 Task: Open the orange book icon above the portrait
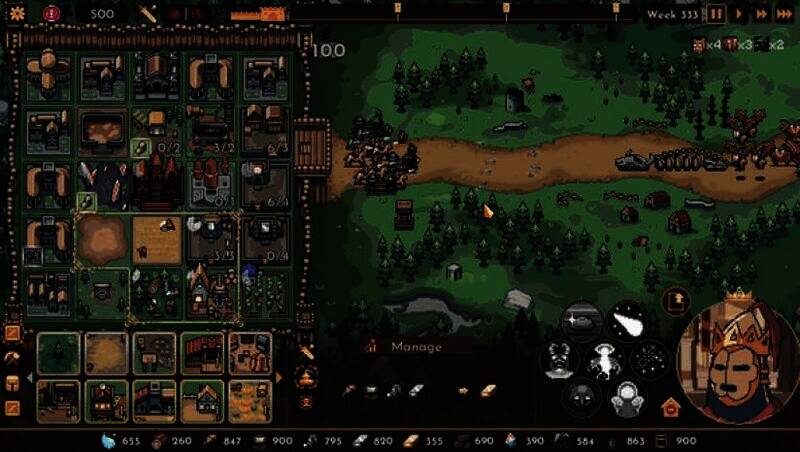click(x=676, y=298)
